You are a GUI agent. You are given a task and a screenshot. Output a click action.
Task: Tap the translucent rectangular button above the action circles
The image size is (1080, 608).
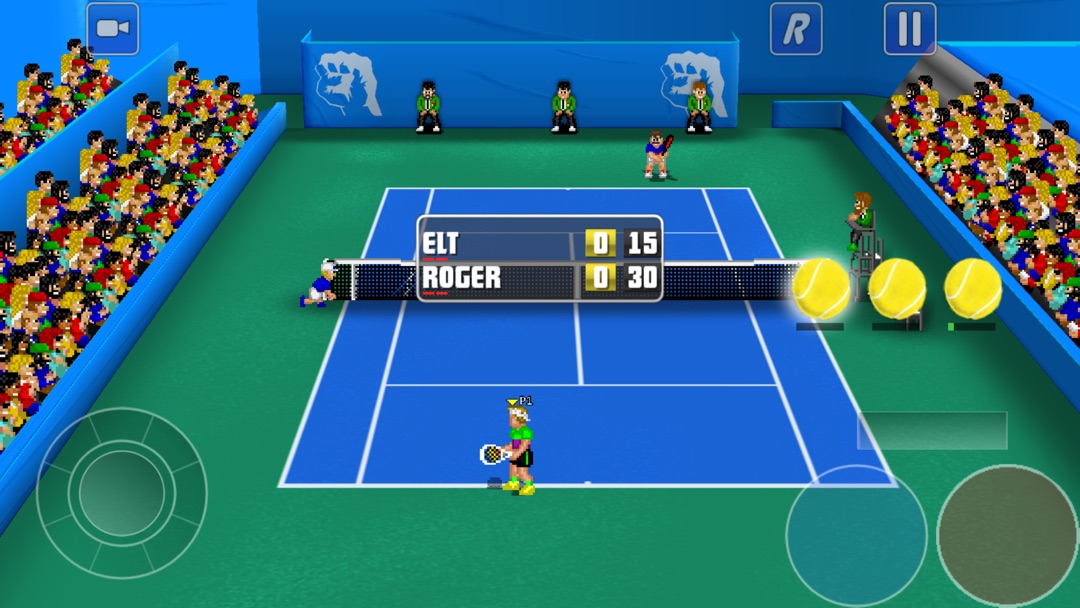932,430
